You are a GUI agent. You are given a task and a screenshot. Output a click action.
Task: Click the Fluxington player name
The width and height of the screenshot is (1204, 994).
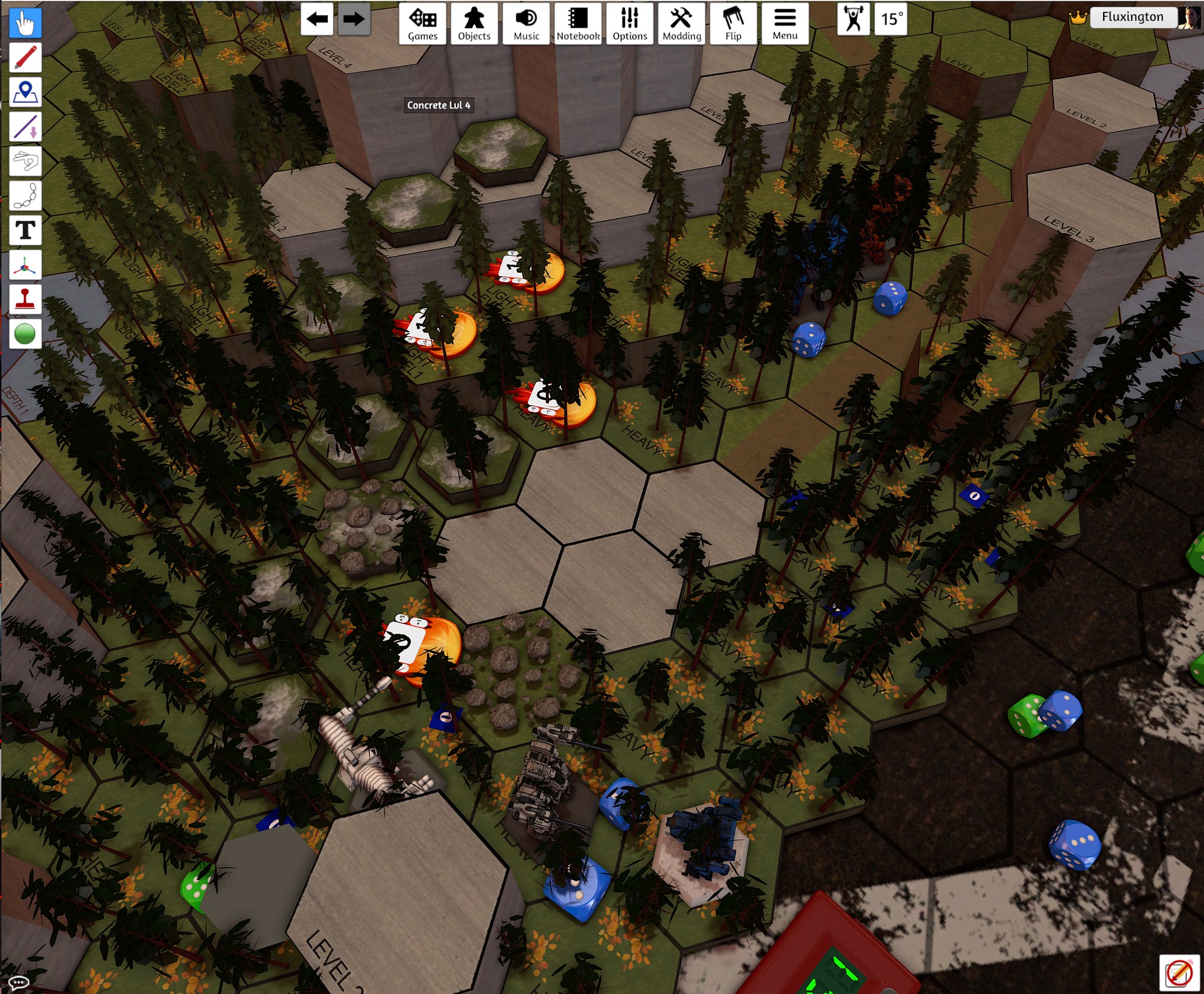click(x=1132, y=17)
